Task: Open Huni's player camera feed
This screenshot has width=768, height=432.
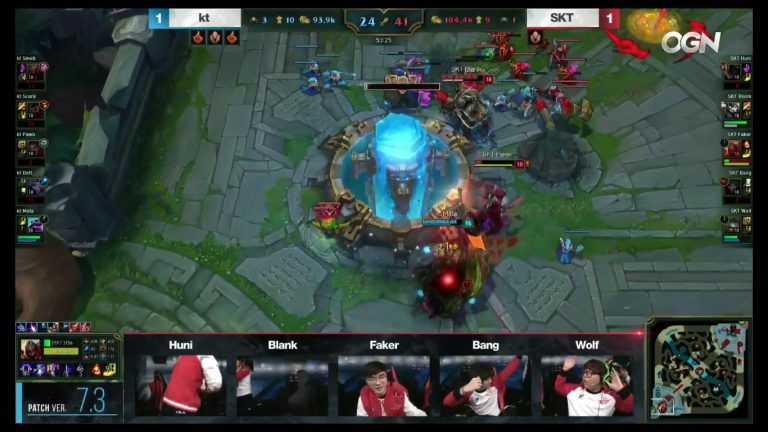Action: (x=181, y=385)
